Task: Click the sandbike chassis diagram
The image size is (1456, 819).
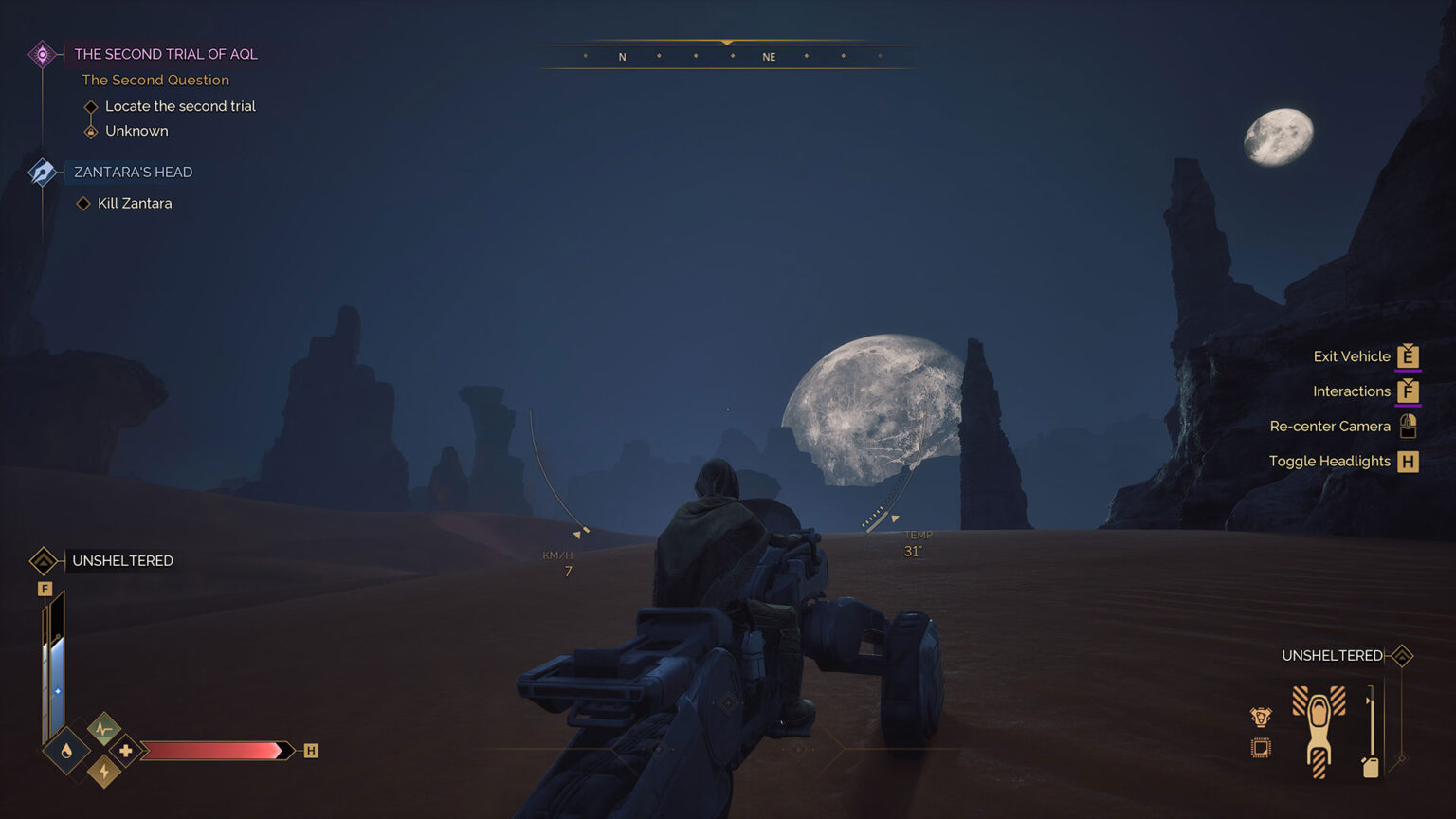Action: click(x=1319, y=732)
